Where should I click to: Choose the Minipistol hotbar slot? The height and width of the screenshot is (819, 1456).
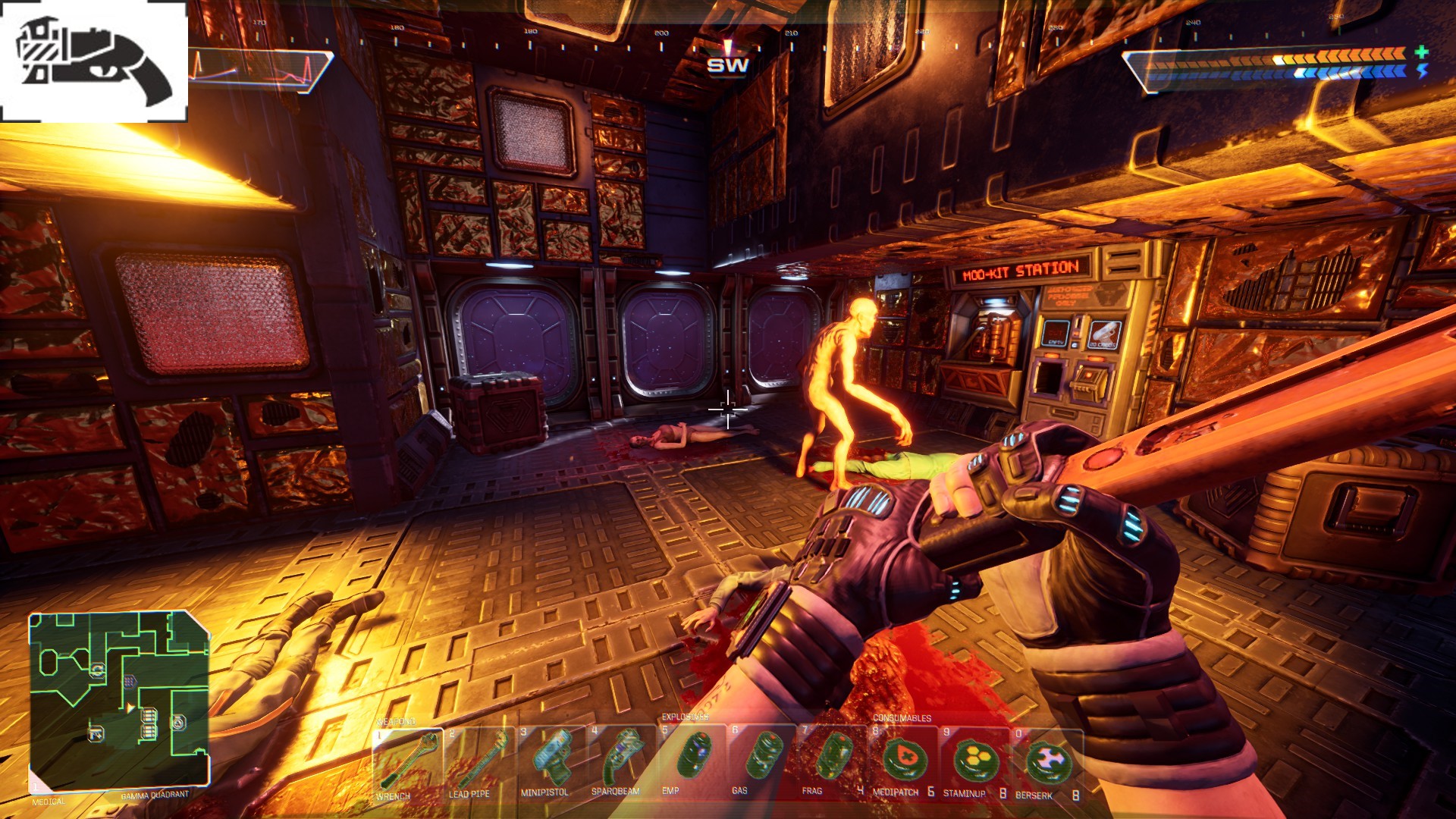click(x=550, y=762)
